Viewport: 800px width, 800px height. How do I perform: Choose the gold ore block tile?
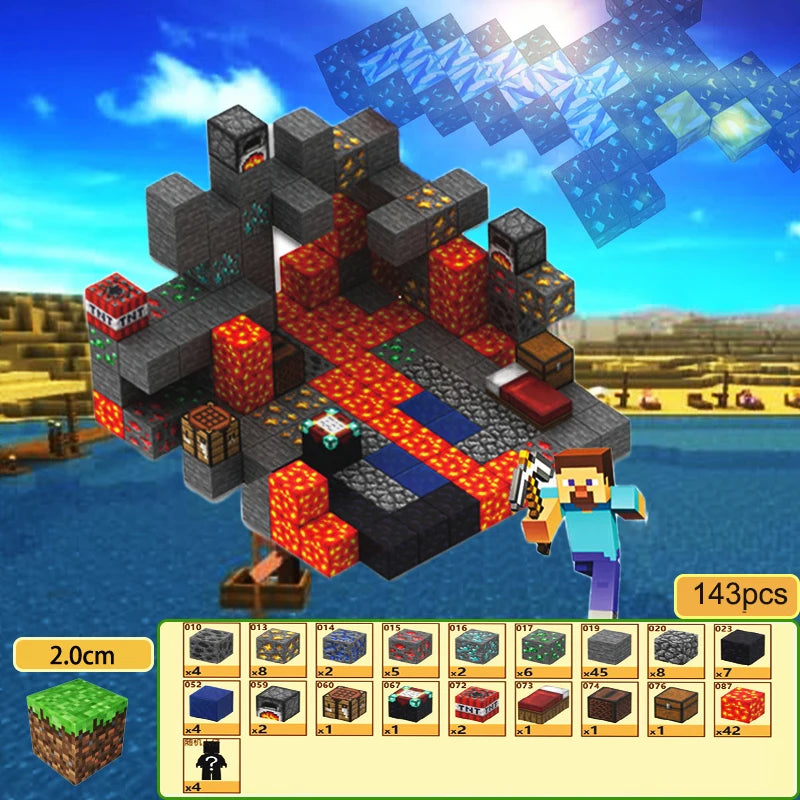(x=278, y=648)
